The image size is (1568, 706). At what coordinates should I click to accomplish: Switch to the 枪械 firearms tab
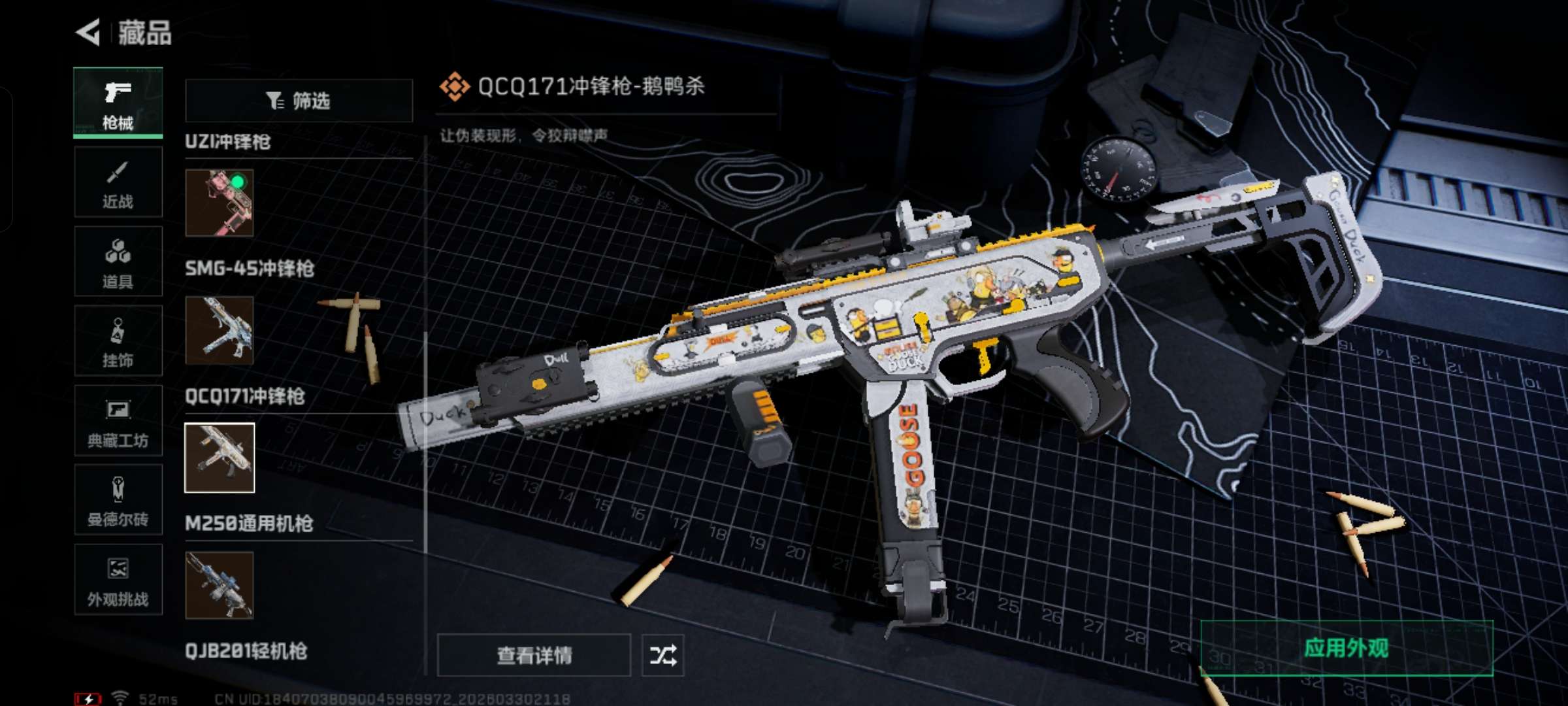tap(118, 103)
